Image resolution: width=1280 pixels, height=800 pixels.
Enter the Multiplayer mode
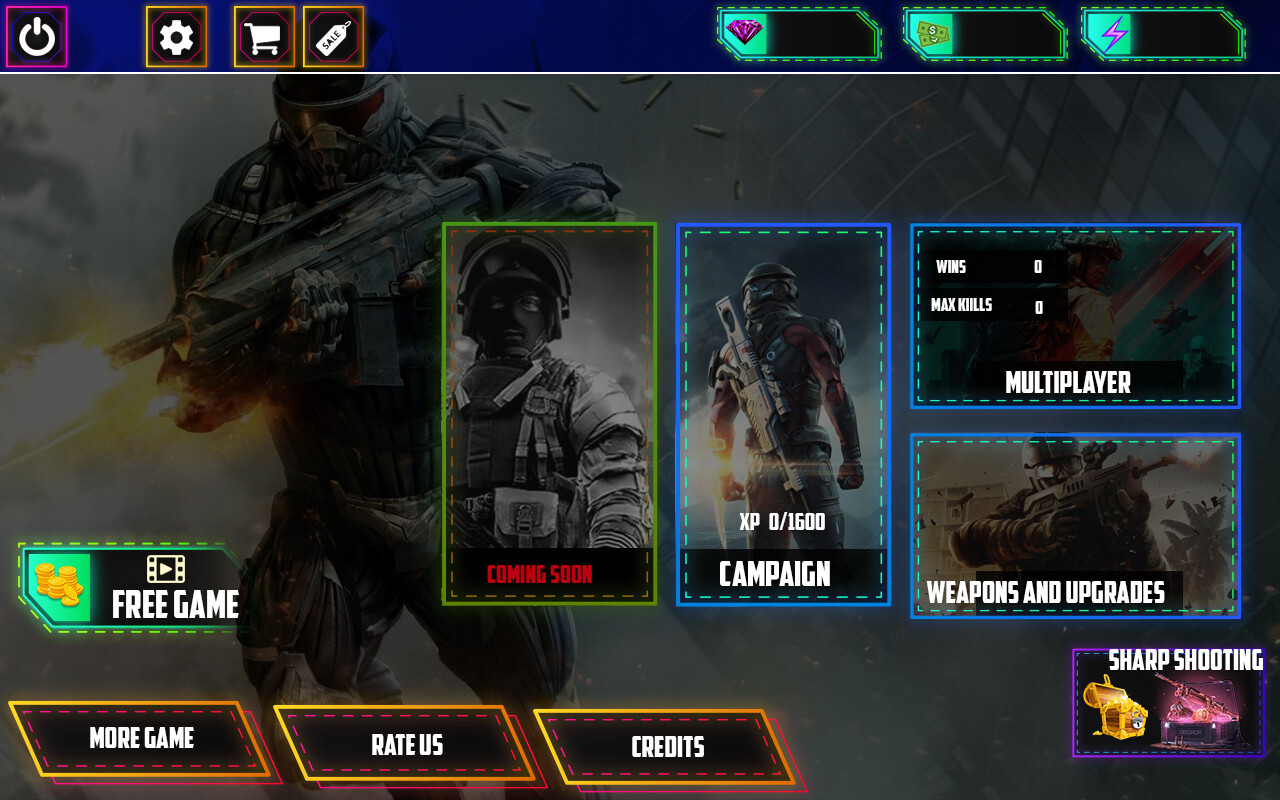click(1075, 316)
